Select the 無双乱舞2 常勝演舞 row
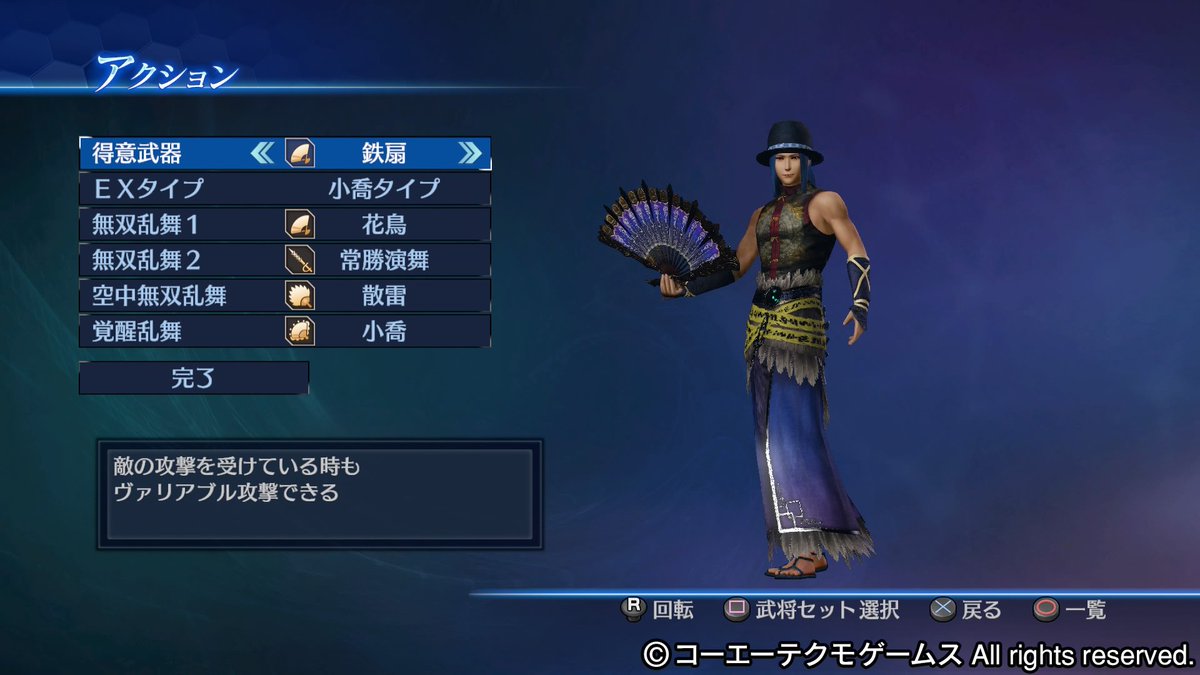Viewport: 1200px width, 675px height. click(285, 260)
